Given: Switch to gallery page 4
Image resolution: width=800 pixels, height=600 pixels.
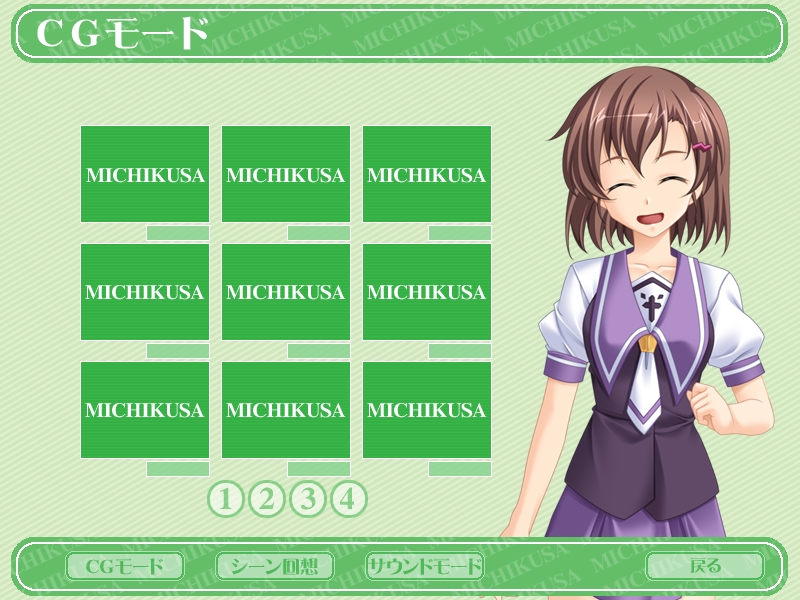Looking at the screenshot, I should click(x=348, y=498).
